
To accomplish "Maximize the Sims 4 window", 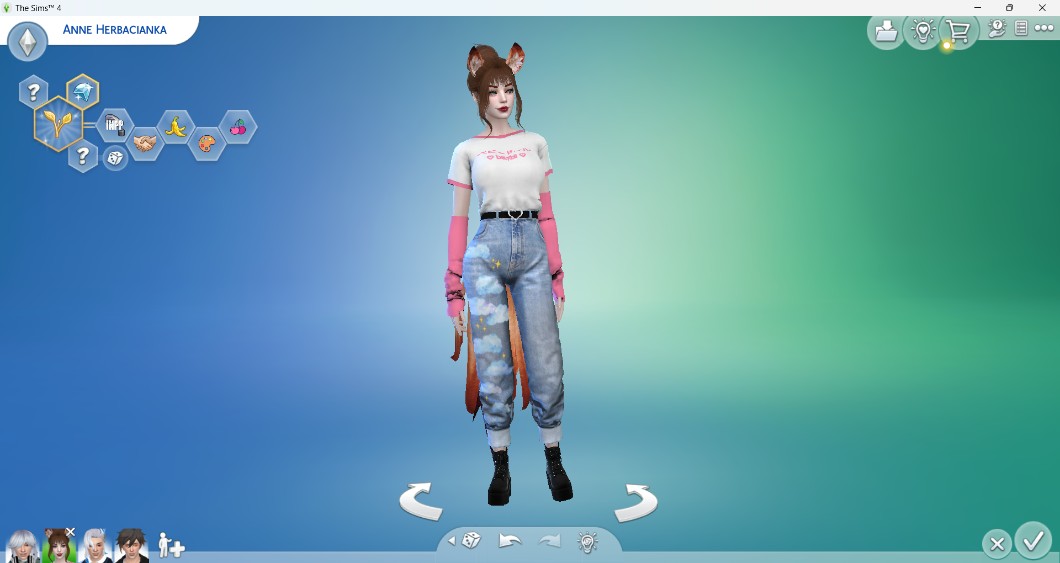I will click(1009, 8).
